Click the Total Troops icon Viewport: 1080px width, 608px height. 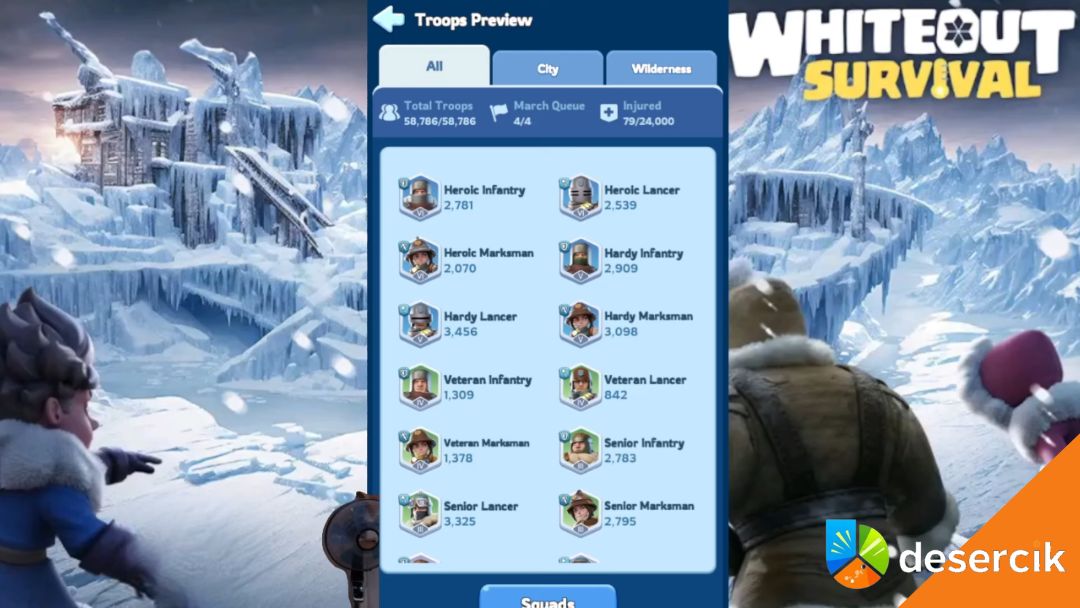click(x=389, y=113)
